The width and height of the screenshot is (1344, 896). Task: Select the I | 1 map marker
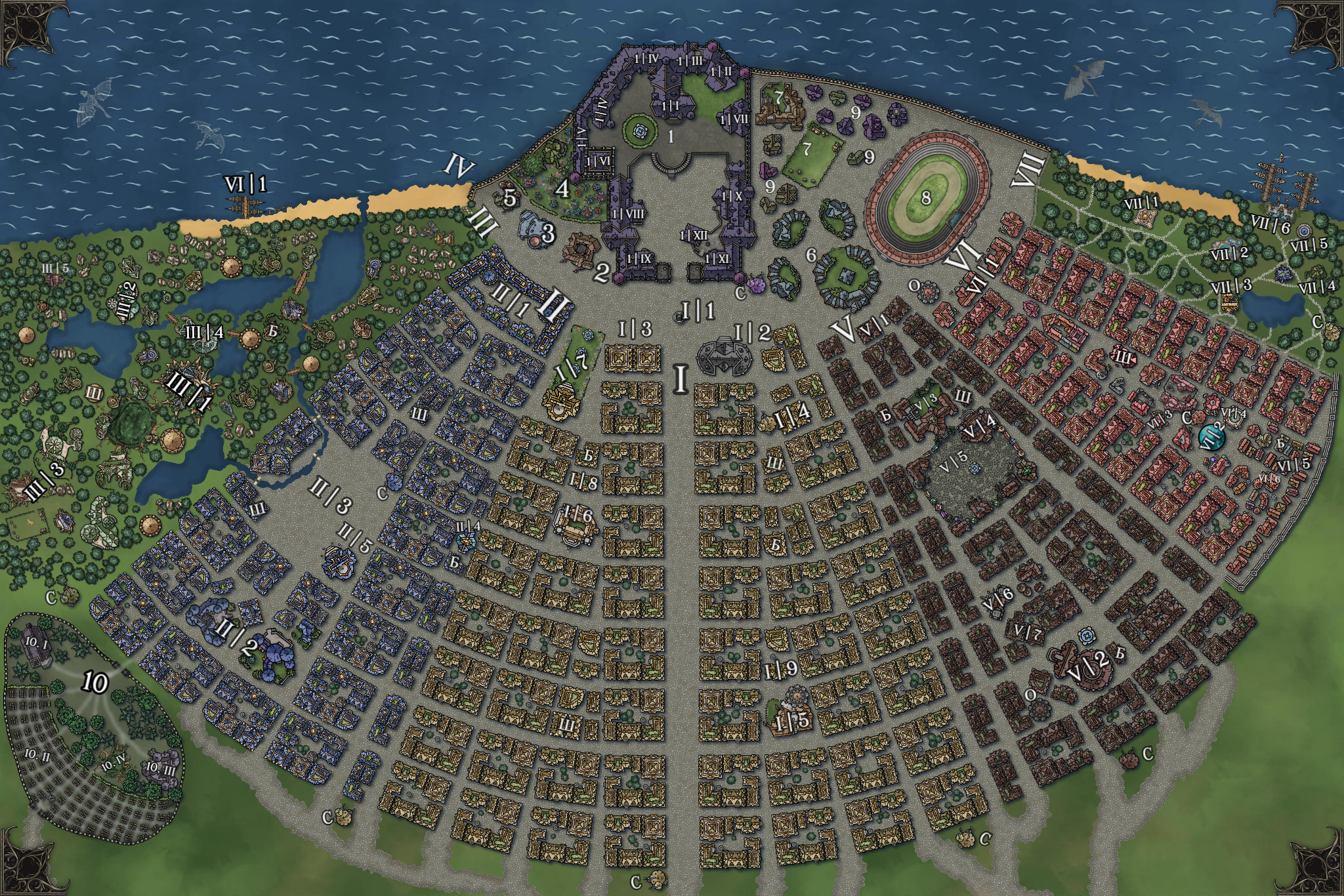click(698, 310)
